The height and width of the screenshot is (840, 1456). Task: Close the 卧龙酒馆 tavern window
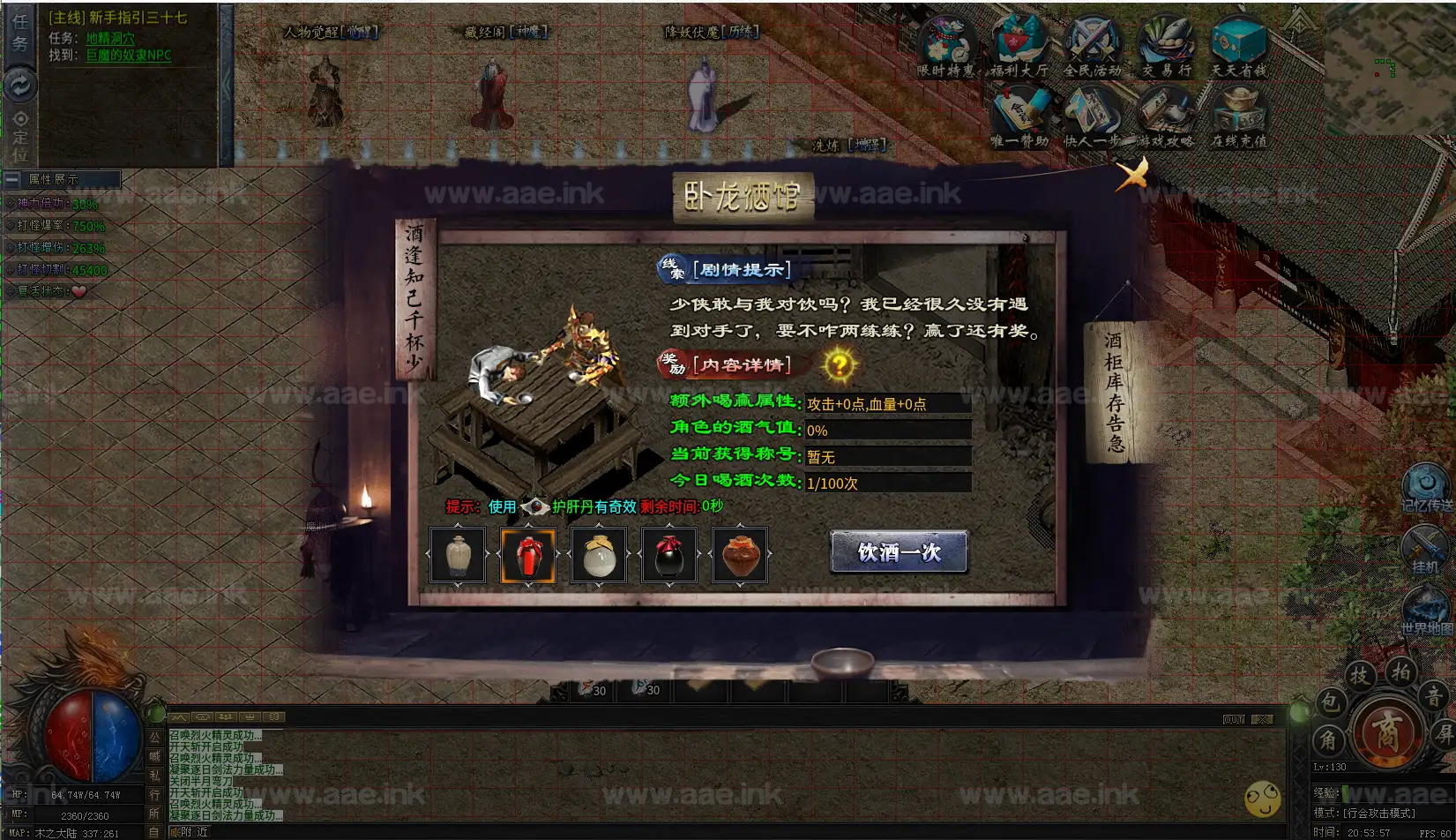(1131, 174)
